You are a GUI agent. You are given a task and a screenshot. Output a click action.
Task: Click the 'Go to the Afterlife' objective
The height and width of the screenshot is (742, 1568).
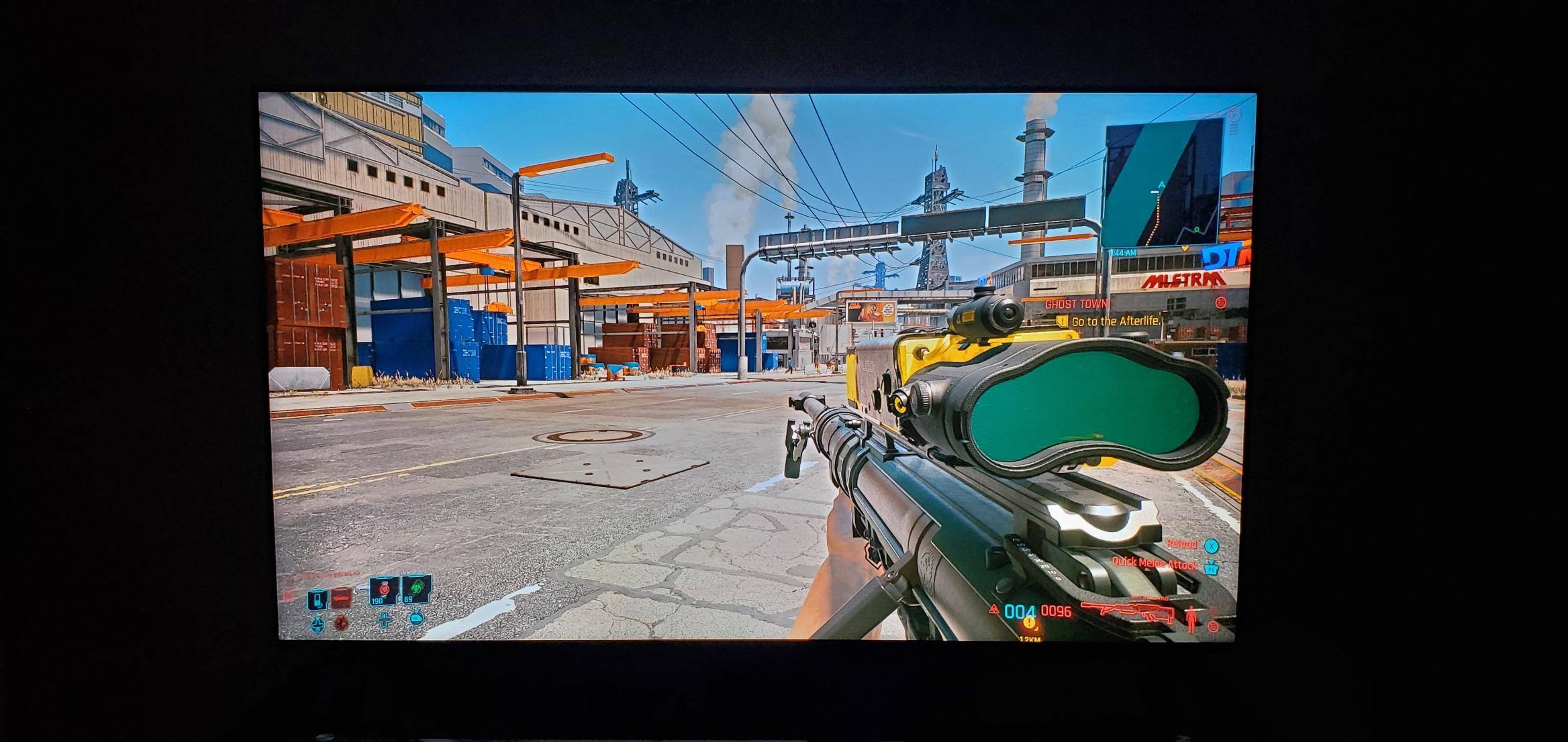pyautogui.click(x=1115, y=321)
